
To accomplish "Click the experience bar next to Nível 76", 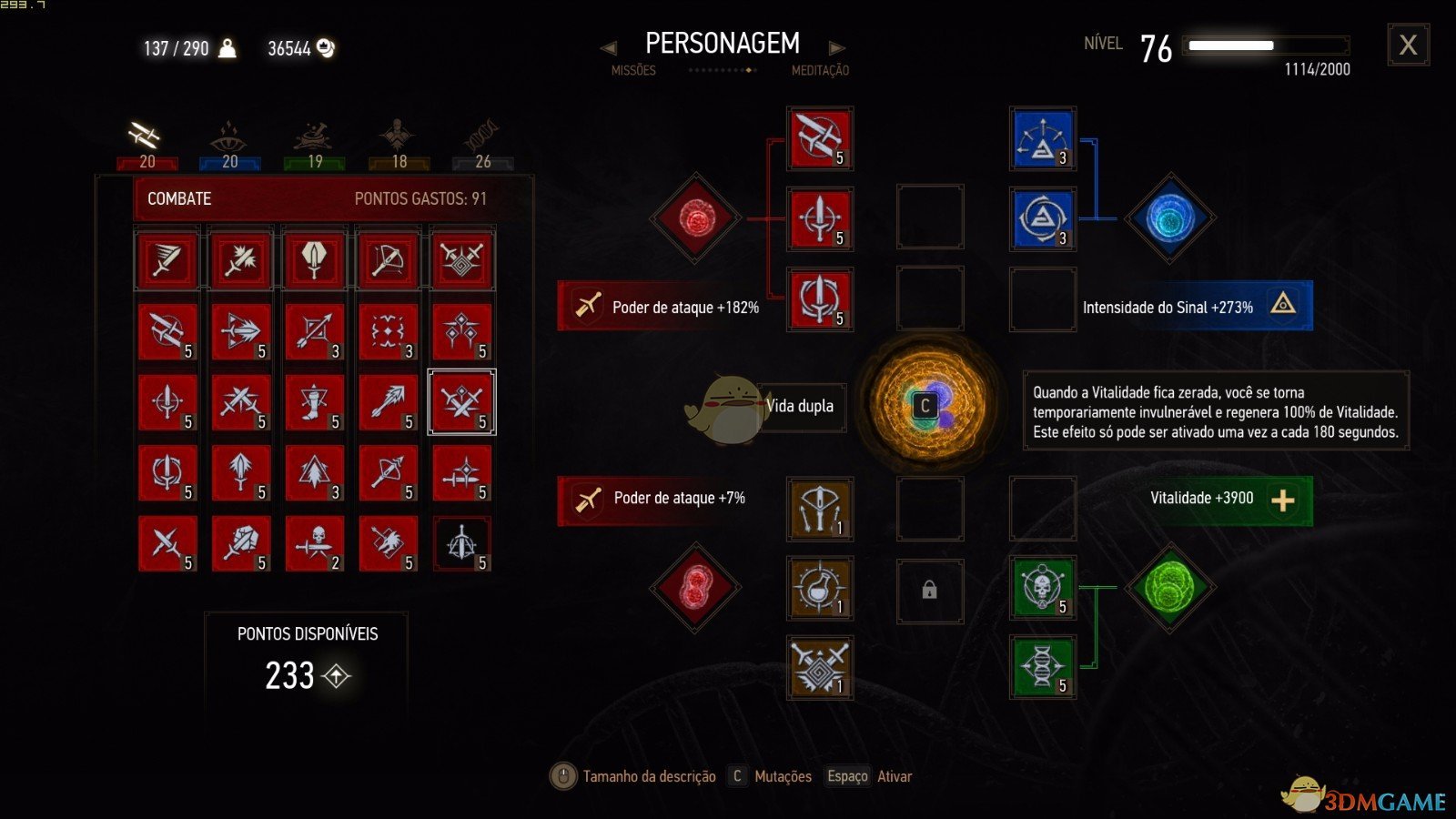I will coord(1263,44).
